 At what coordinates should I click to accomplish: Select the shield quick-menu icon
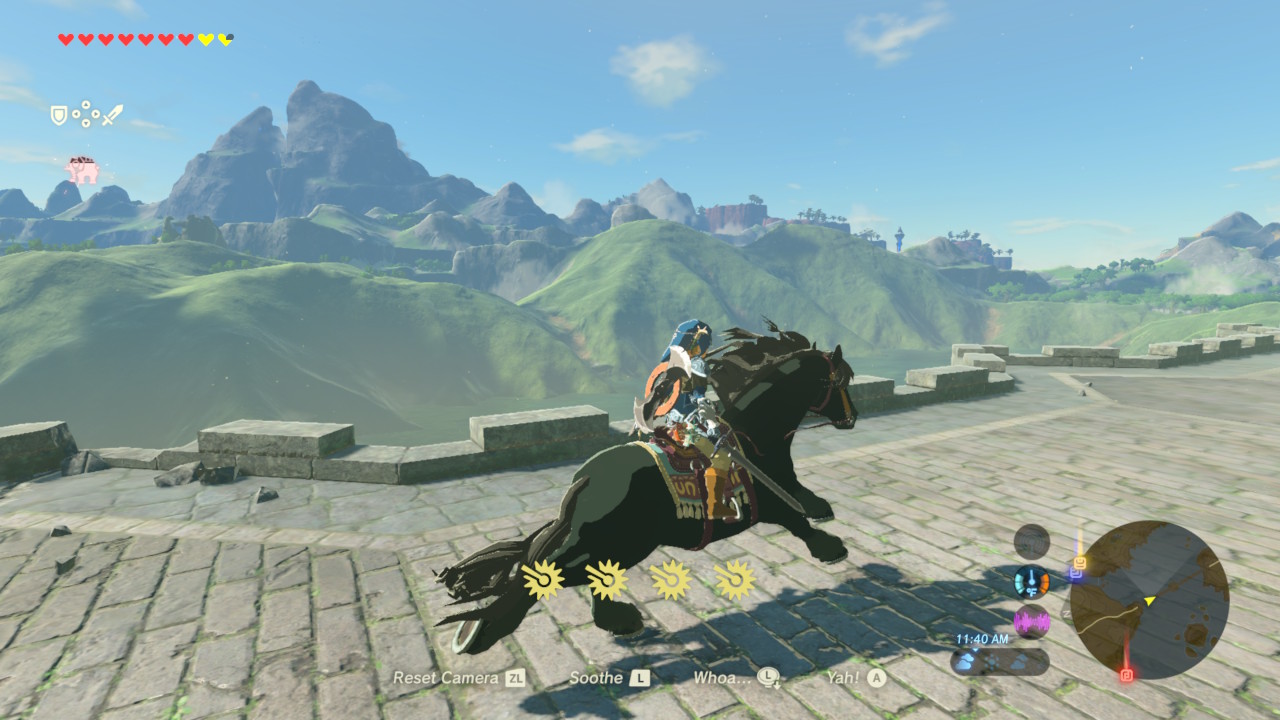pyautogui.click(x=59, y=116)
